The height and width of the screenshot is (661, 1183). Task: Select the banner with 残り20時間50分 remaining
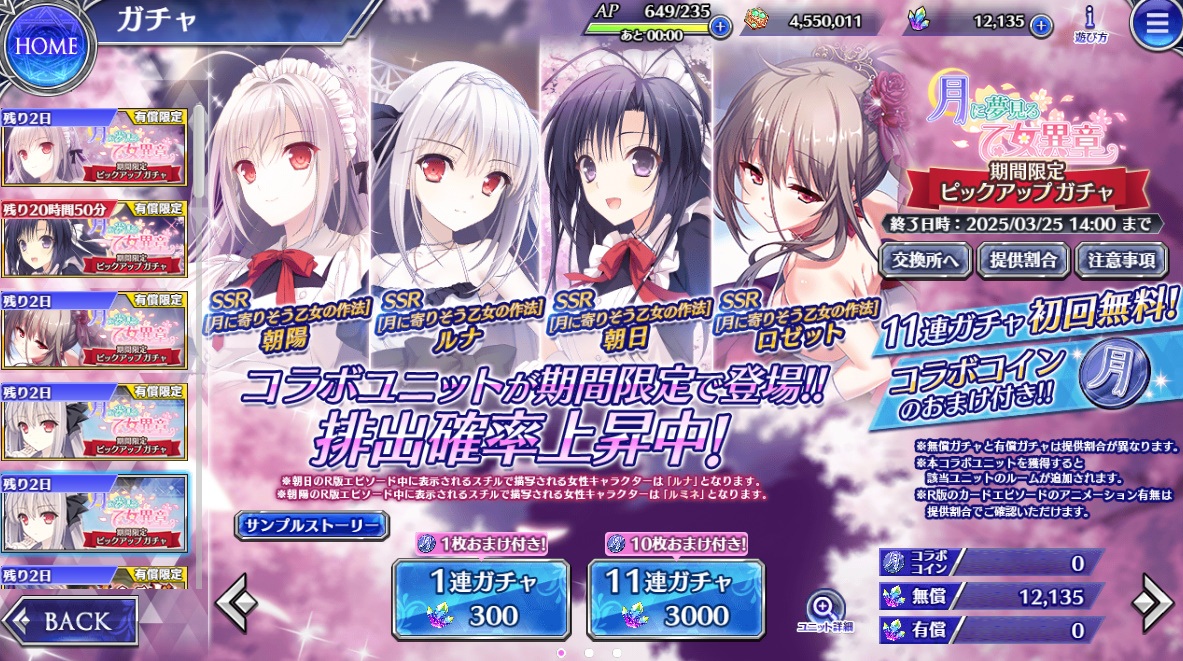[x=94, y=240]
